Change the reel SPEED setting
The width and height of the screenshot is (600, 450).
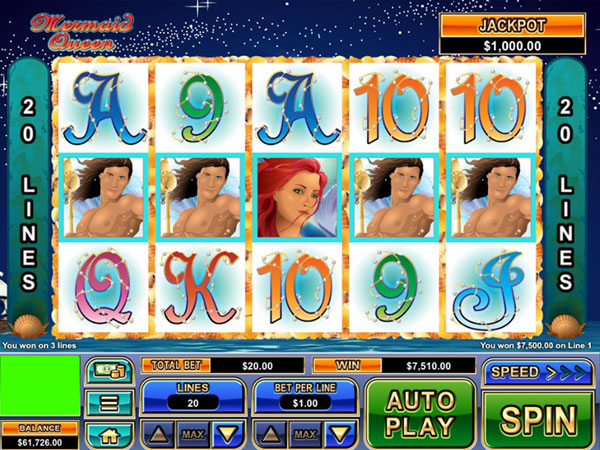point(540,373)
